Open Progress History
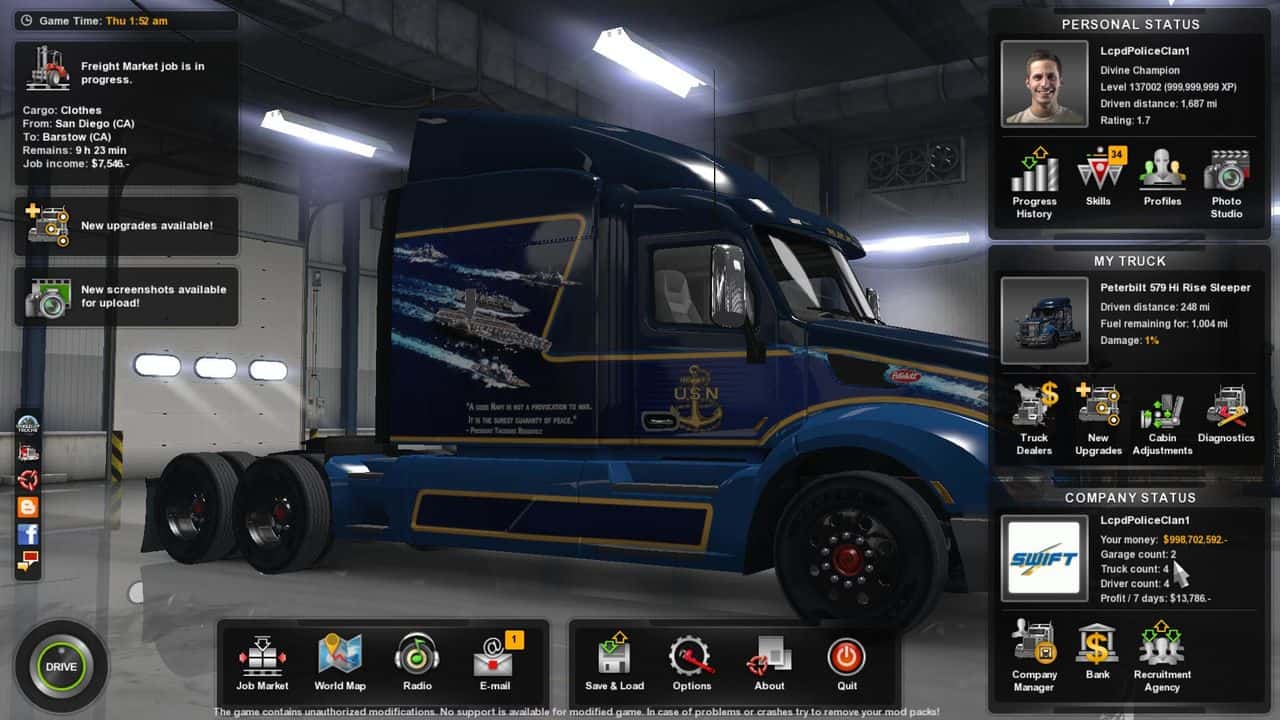Screen dimensions: 1280x720 click(1034, 181)
